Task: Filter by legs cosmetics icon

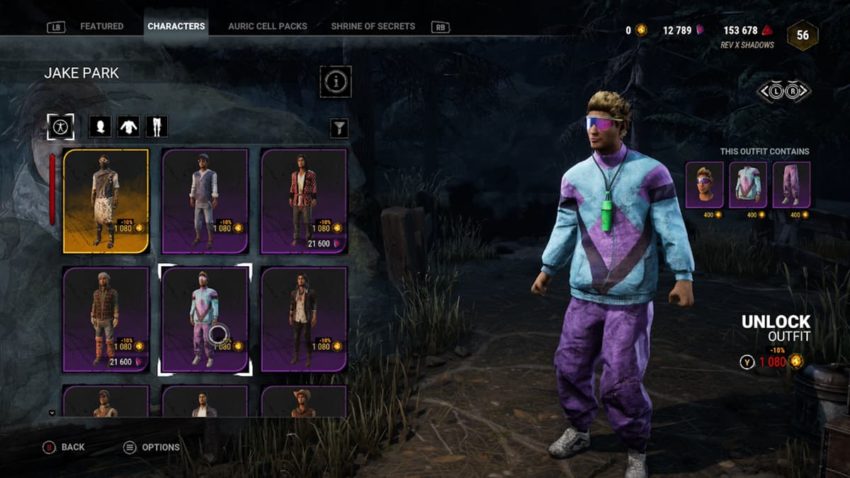Action: [x=157, y=127]
